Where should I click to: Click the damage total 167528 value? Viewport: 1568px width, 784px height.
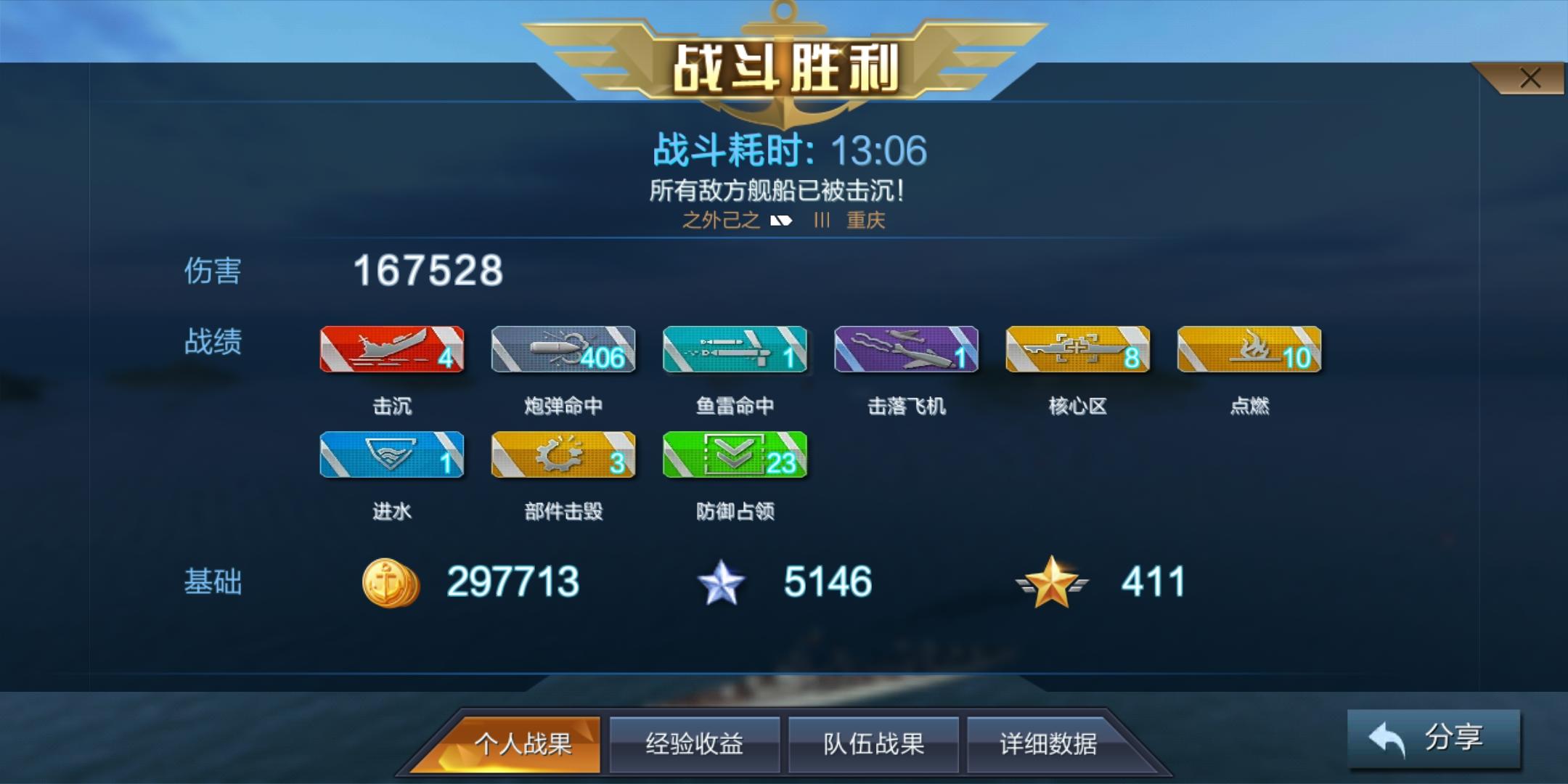(427, 273)
